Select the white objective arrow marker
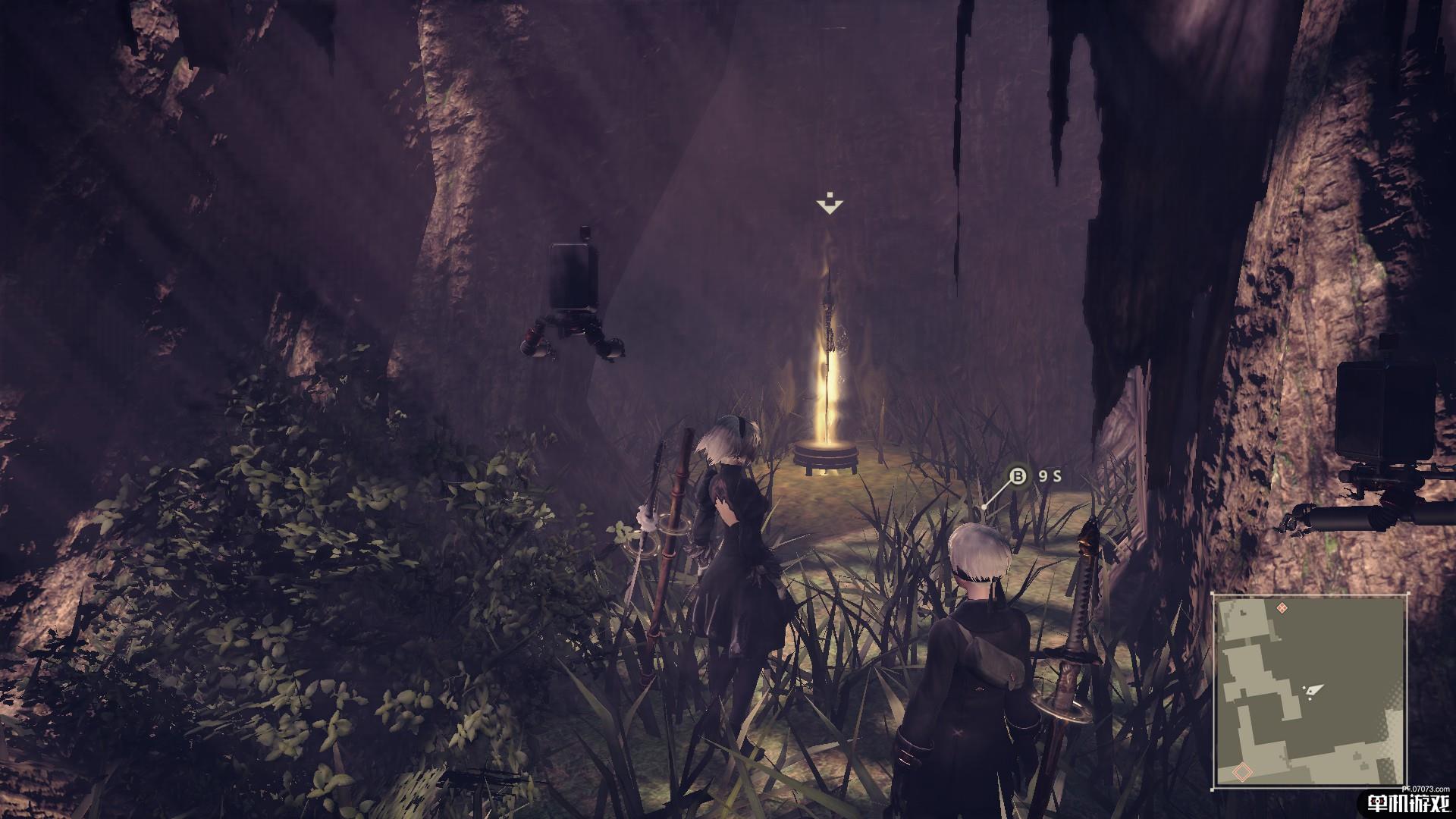1456x819 pixels. pos(830,204)
